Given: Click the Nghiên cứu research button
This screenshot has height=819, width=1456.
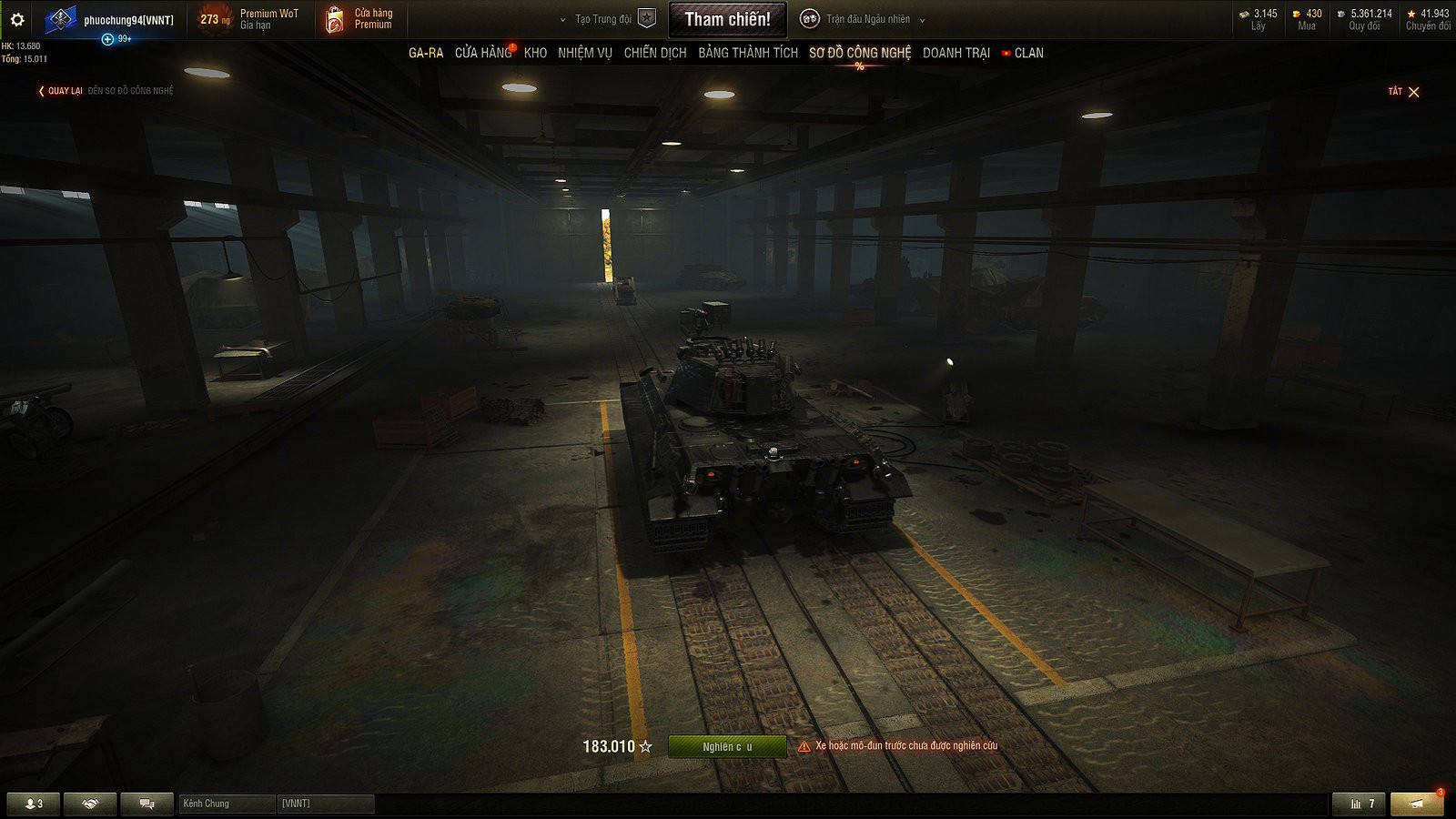Looking at the screenshot, I should pyautogui.click(x=727, y=745).
